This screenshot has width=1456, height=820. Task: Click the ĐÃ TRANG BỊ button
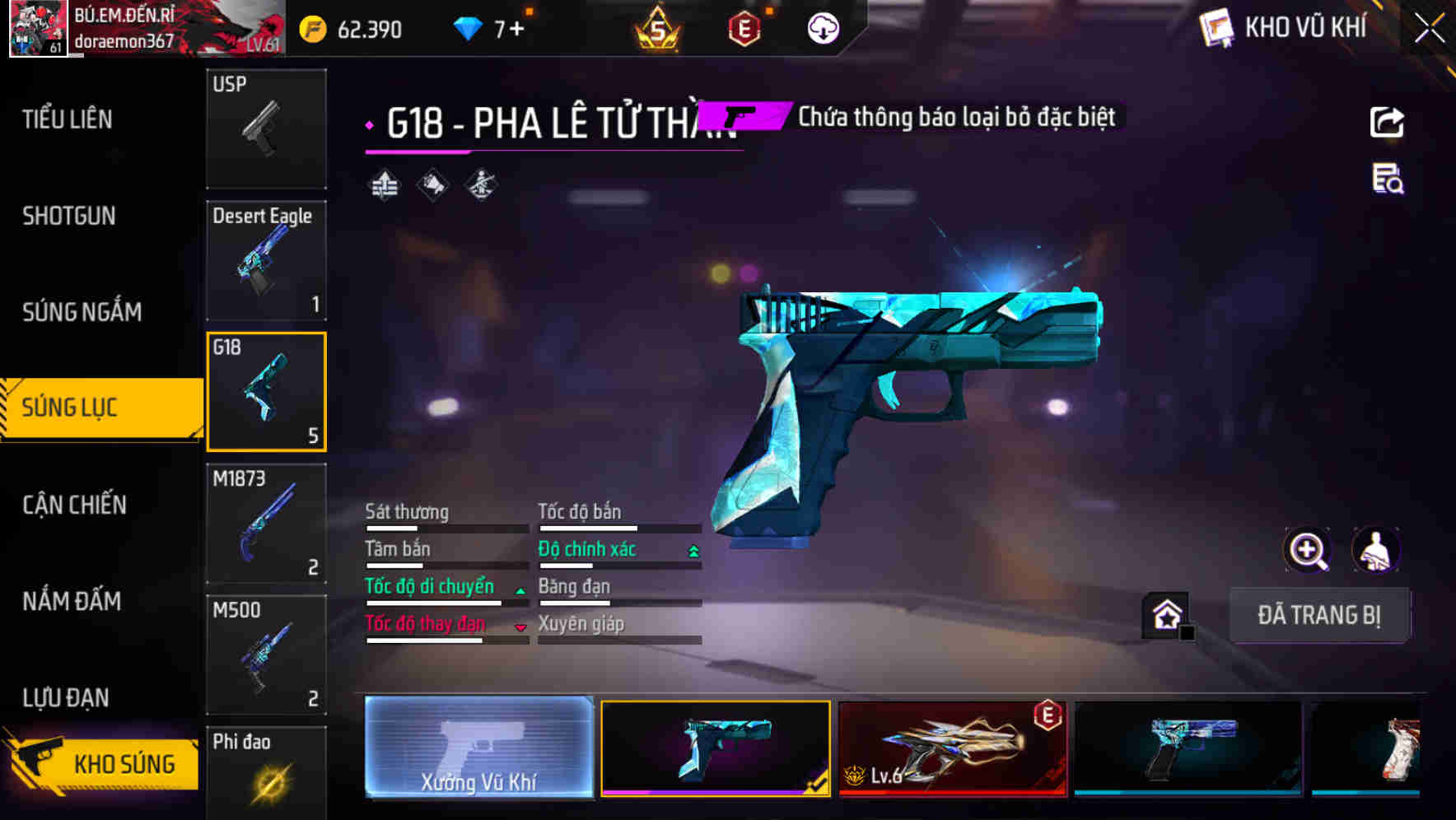point(1319,615)
